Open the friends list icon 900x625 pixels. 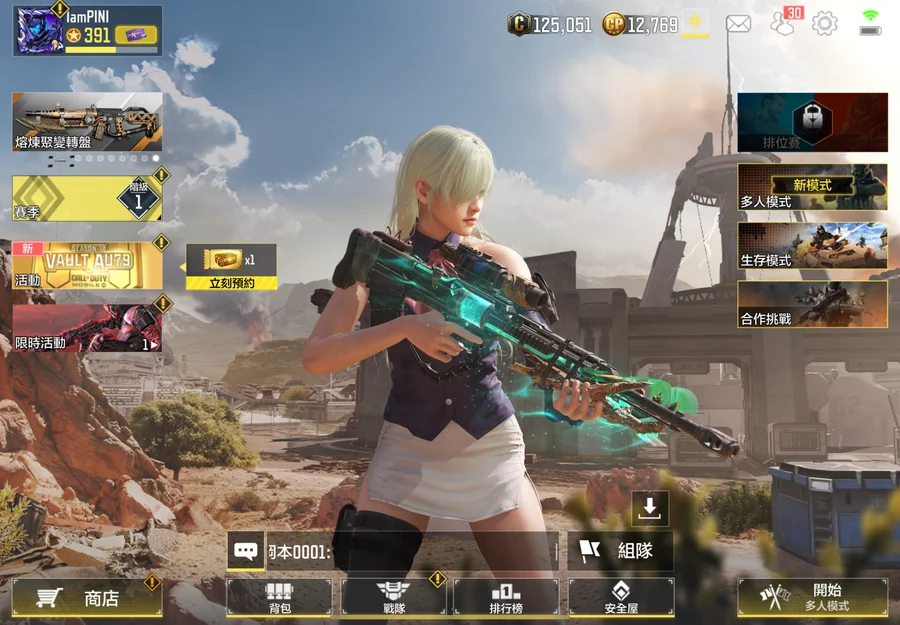[x=782, y=24]
